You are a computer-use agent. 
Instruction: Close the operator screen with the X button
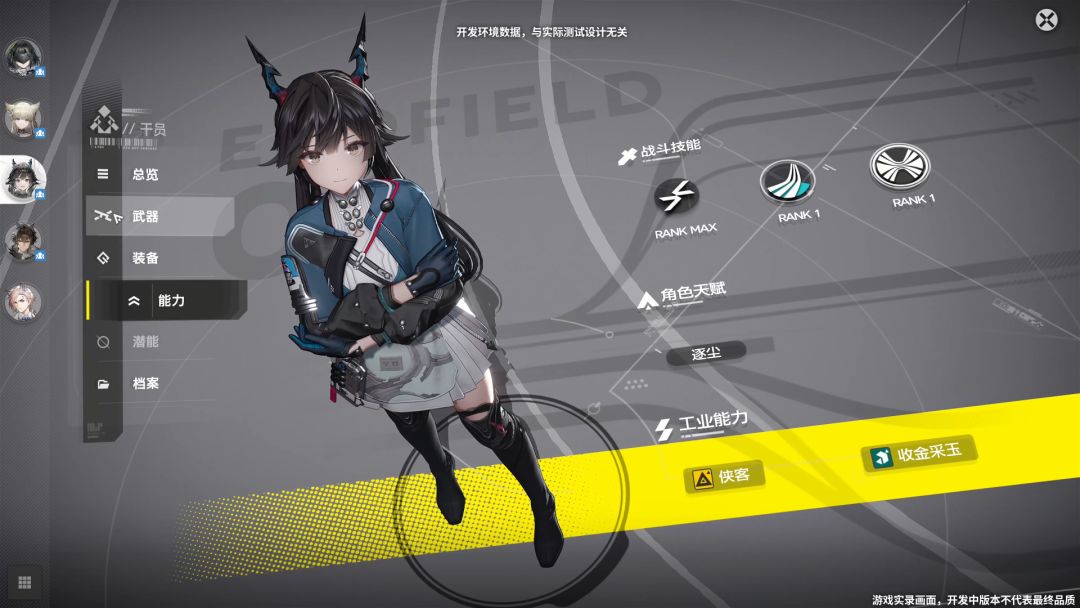[1046, 19]
